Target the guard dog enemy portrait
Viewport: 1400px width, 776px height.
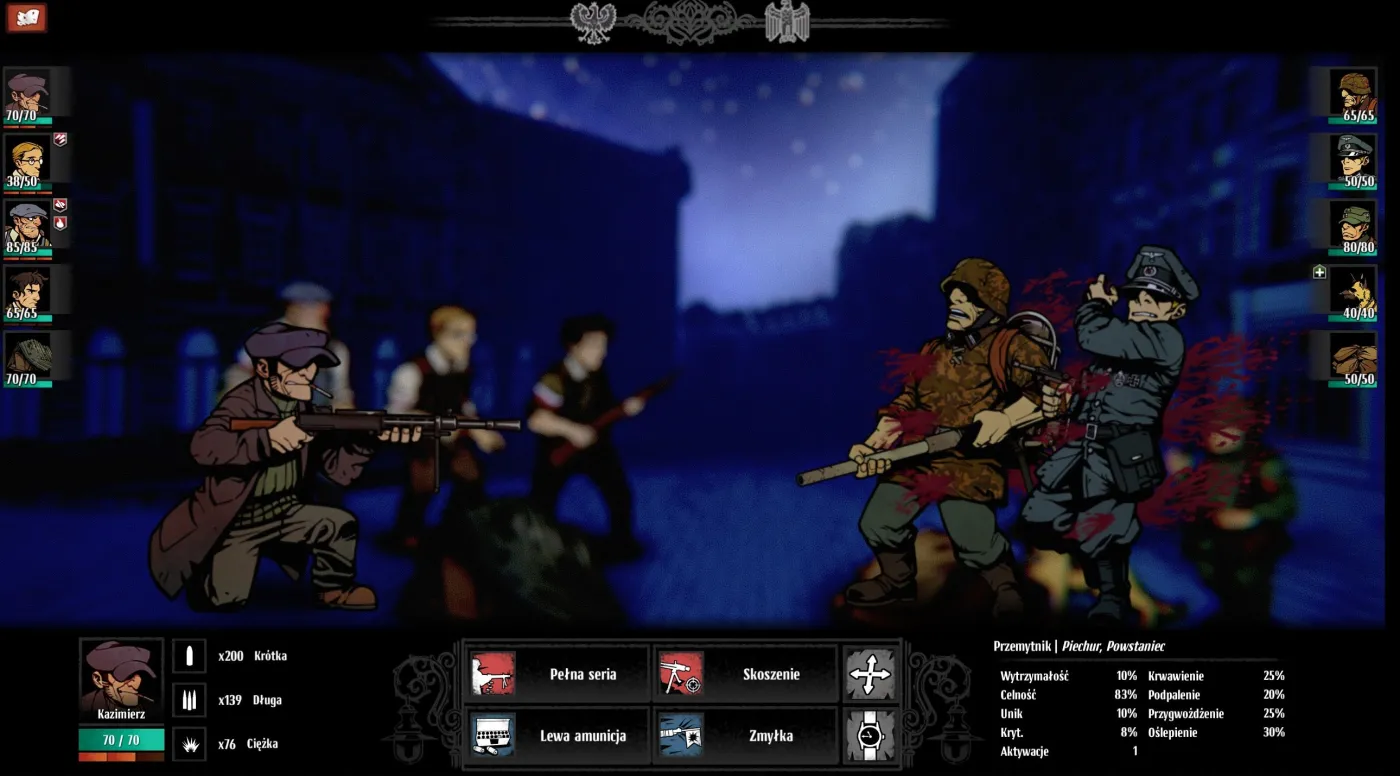[1357, 292]
